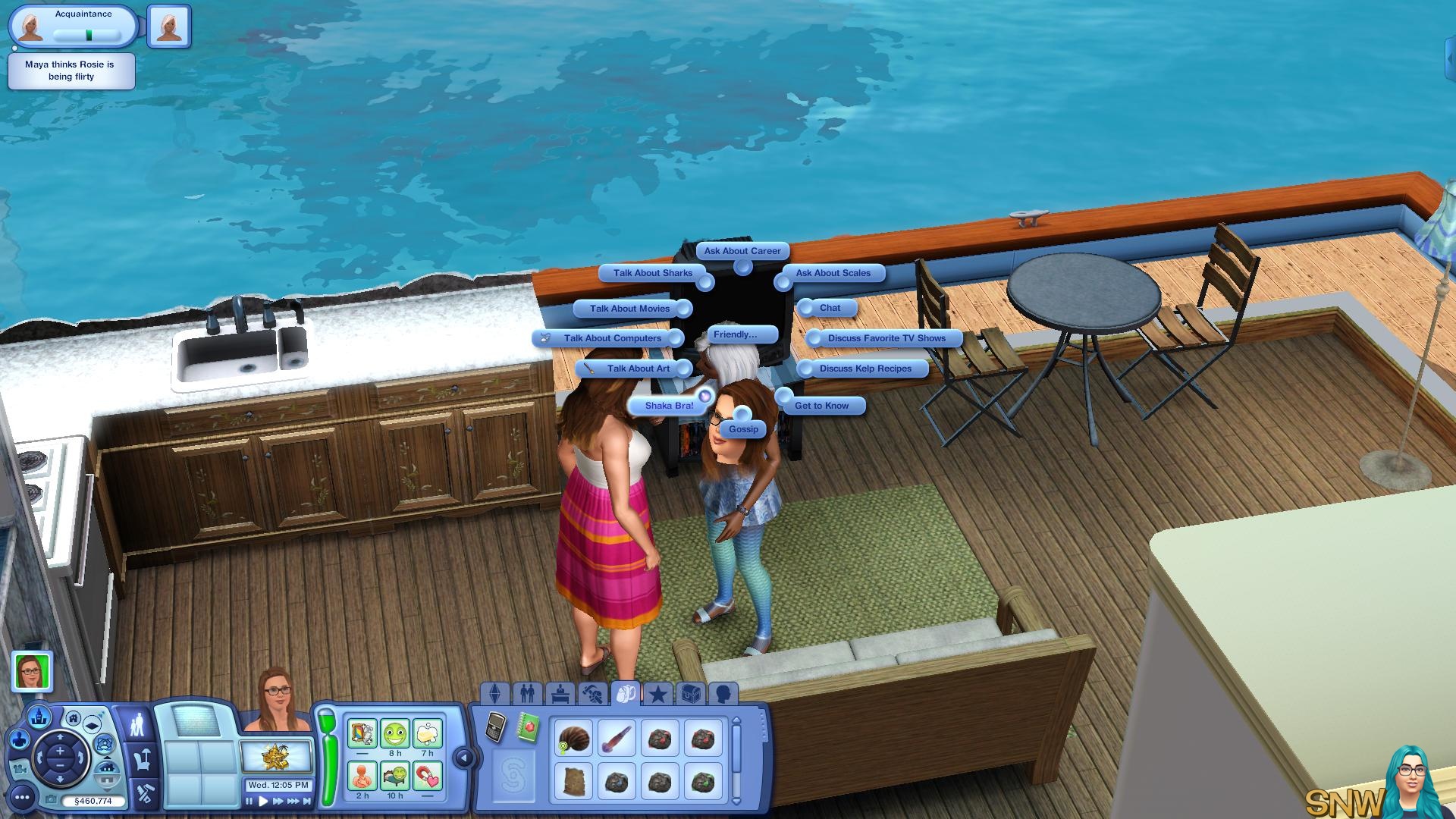1456x819 pixels.
Task: Open the green skill journal notebook
Action: tap(528, 728)
